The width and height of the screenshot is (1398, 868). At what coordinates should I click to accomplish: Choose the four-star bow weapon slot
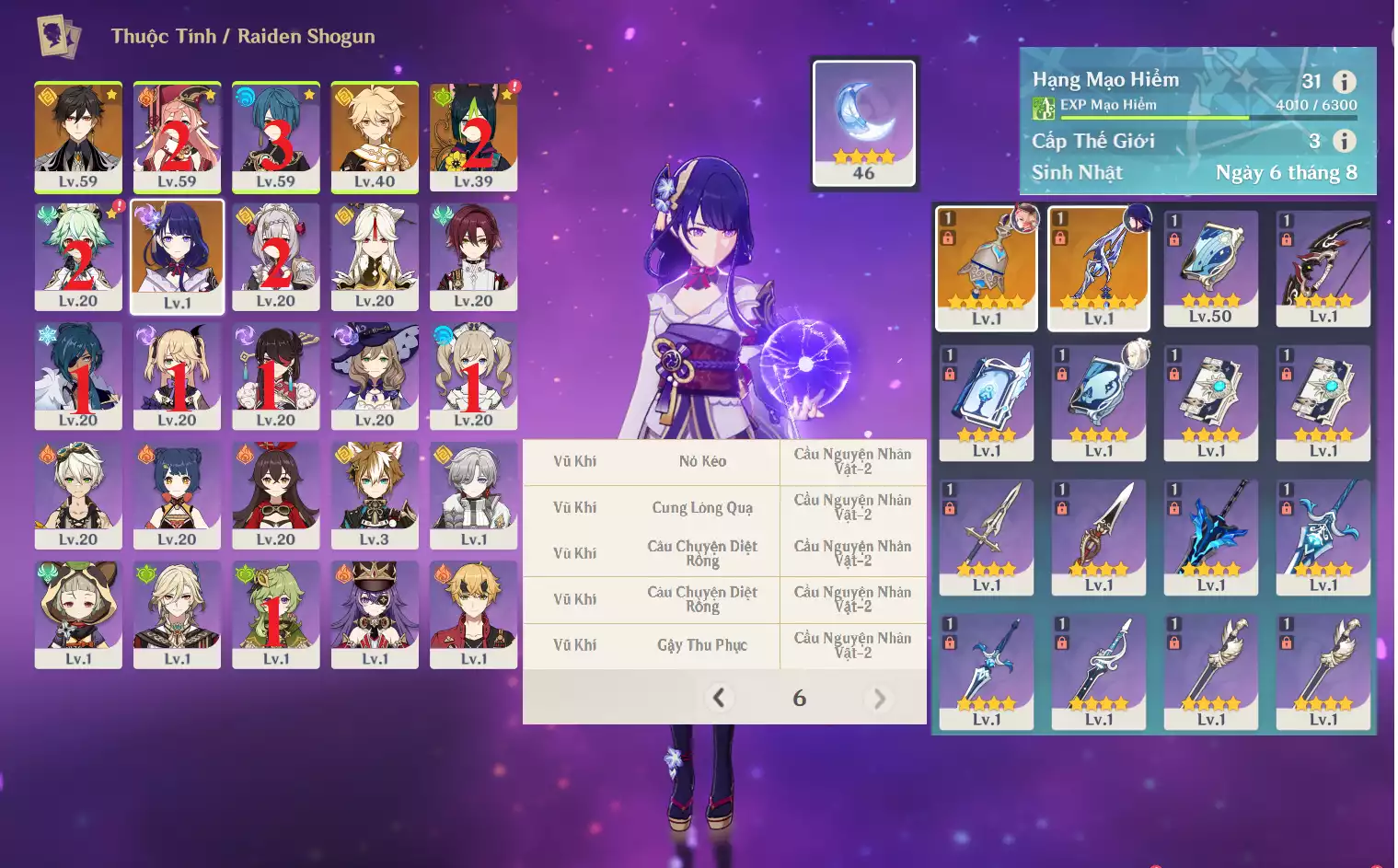tap(1323, 268)
